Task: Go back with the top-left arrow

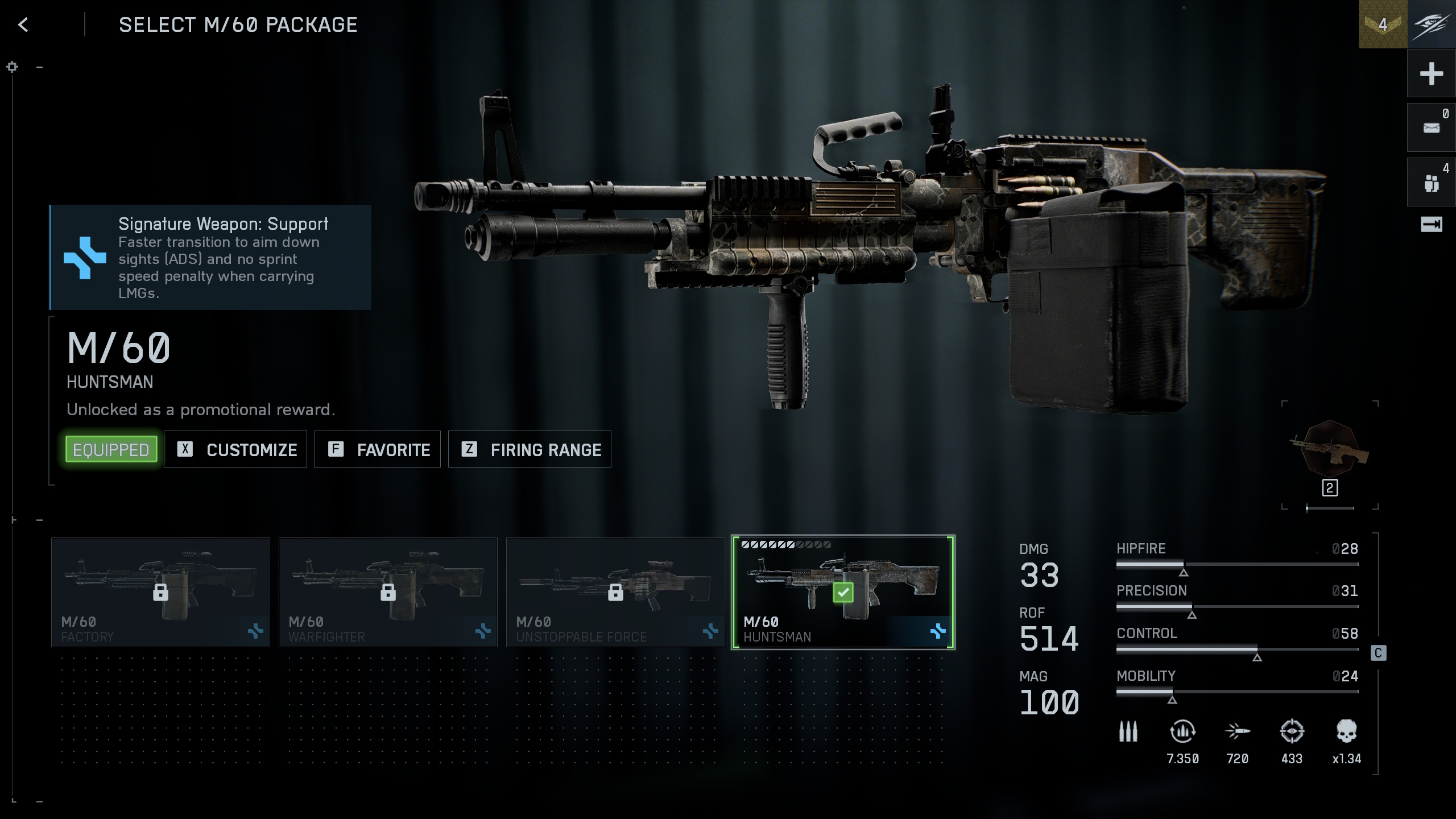Action: point(23,24)
